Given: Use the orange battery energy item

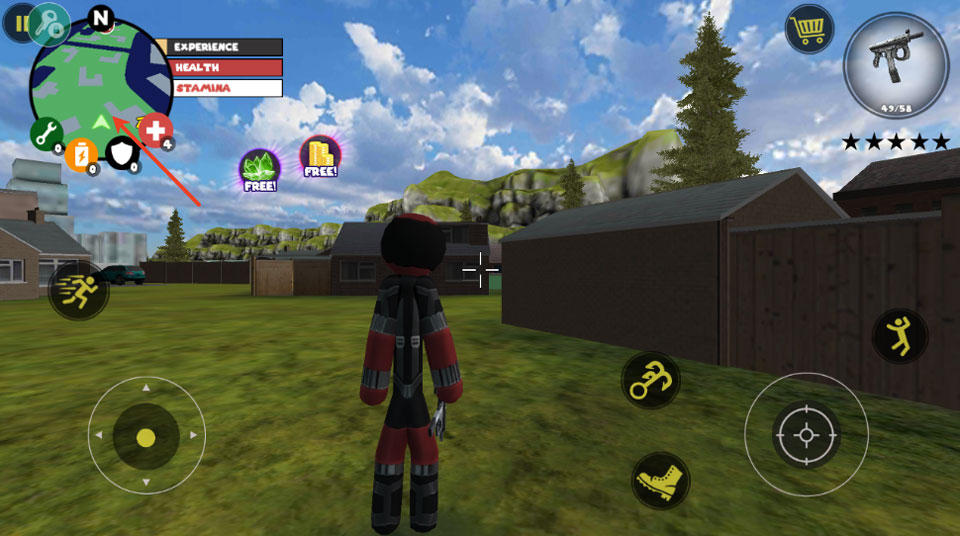Looking at the screenshot, I should (x=81, y=153).
